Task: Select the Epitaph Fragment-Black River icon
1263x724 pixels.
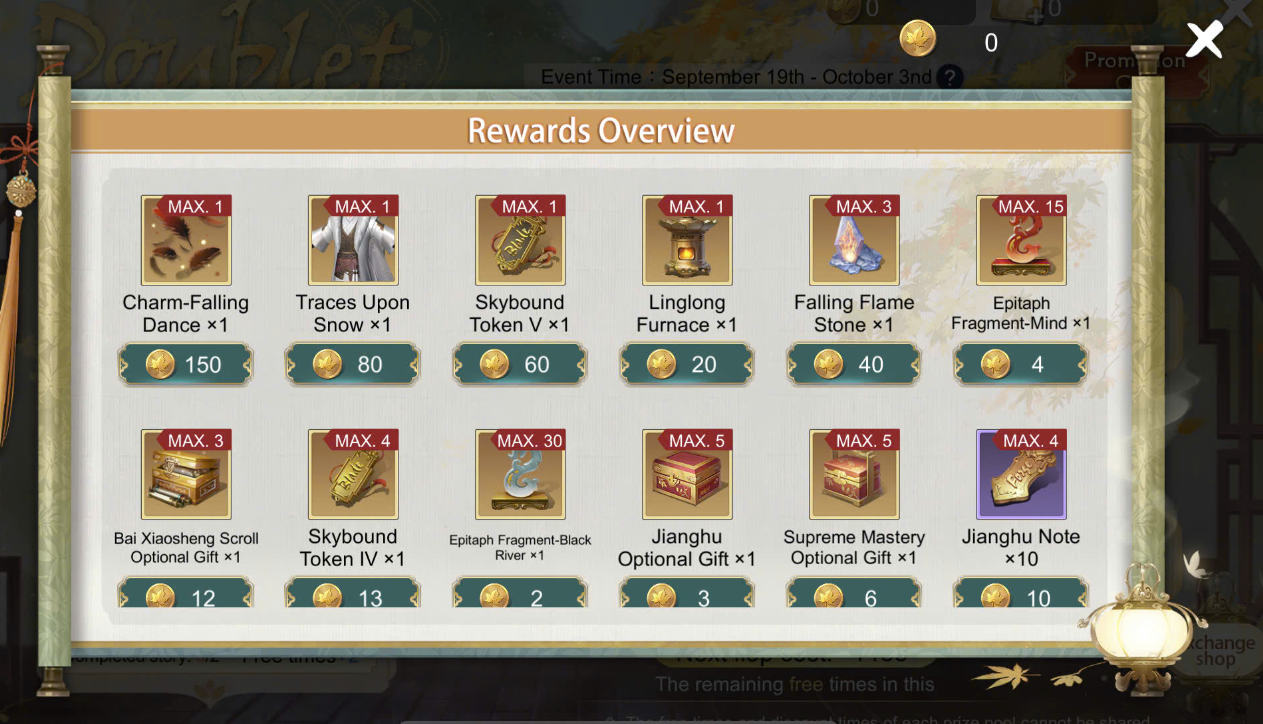Action: point(520,475)
